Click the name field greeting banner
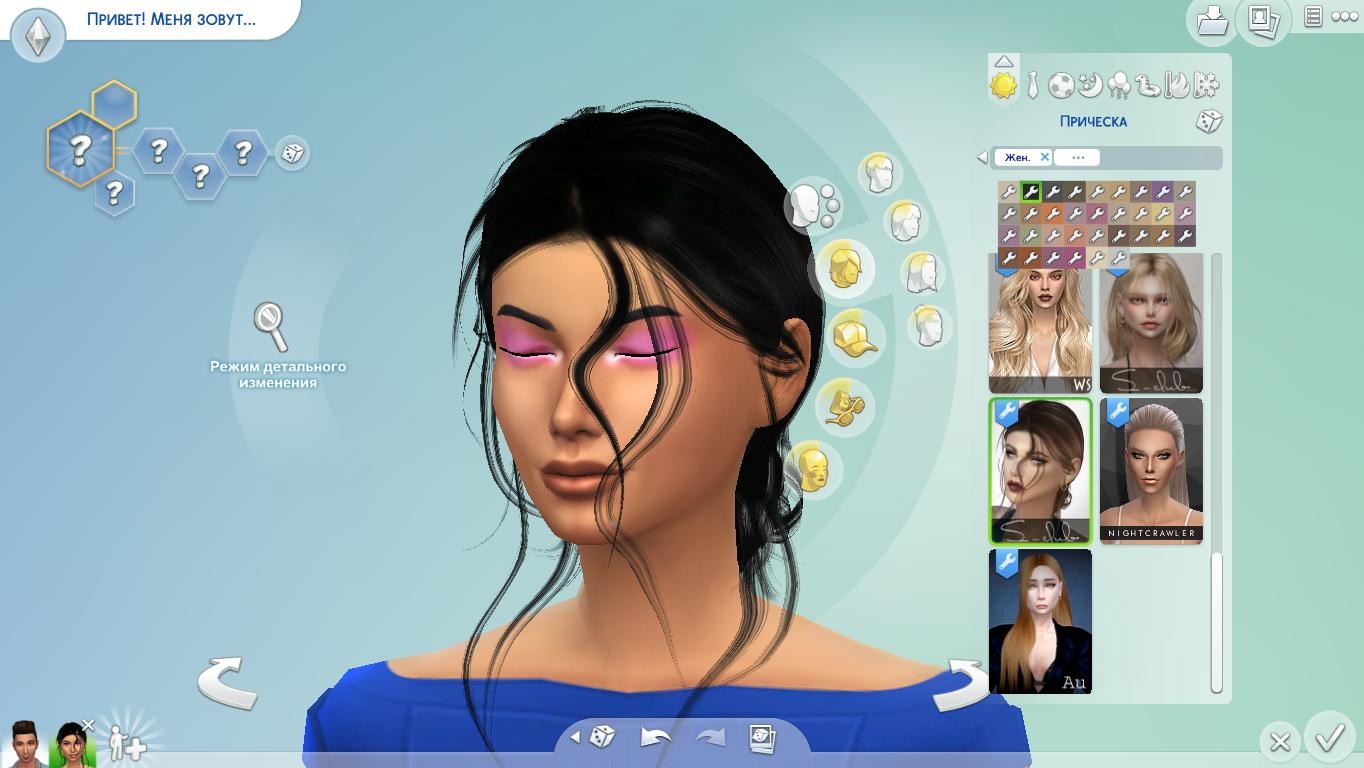The height and width of the screenshot is (768, 1364). [171, 19]
